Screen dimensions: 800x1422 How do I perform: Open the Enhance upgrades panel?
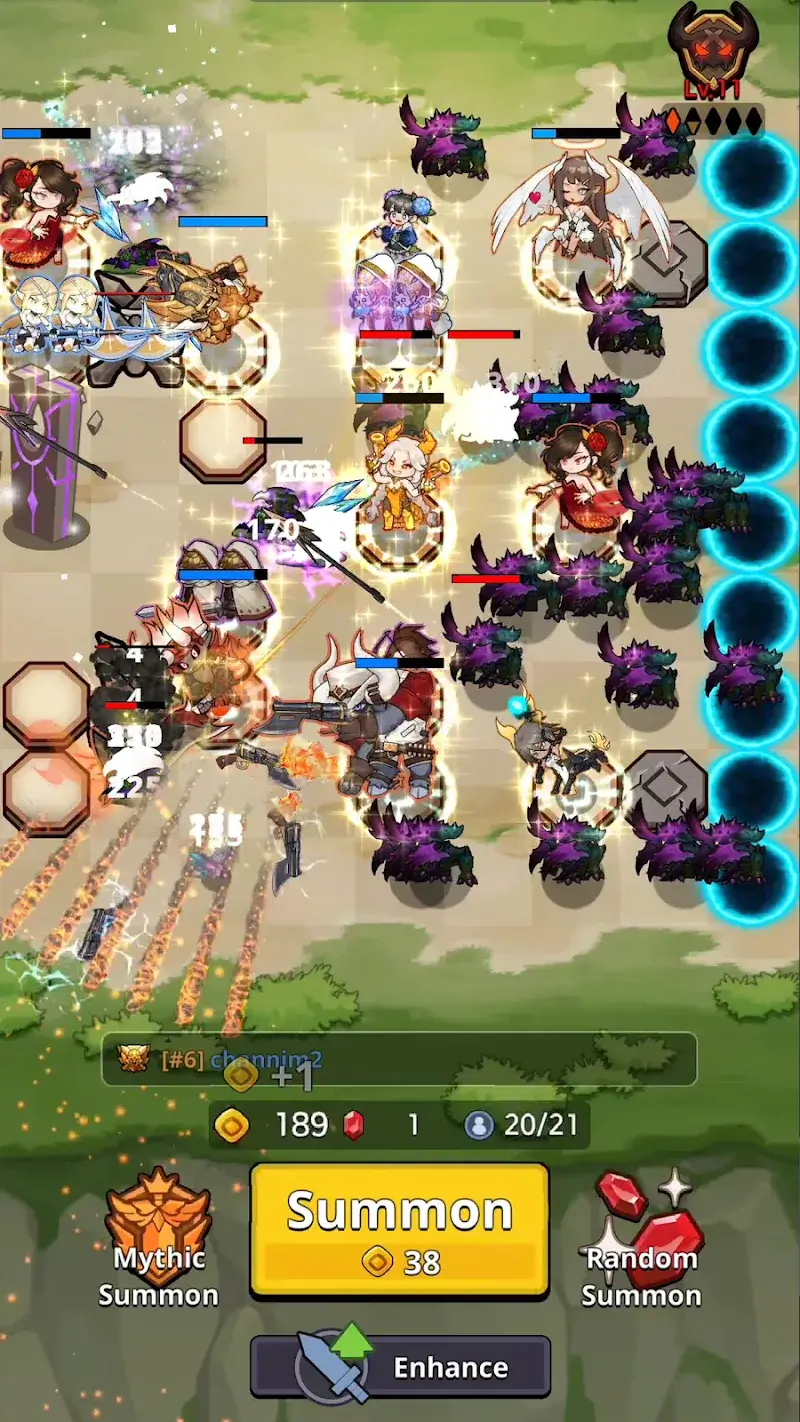point(400,1367)
